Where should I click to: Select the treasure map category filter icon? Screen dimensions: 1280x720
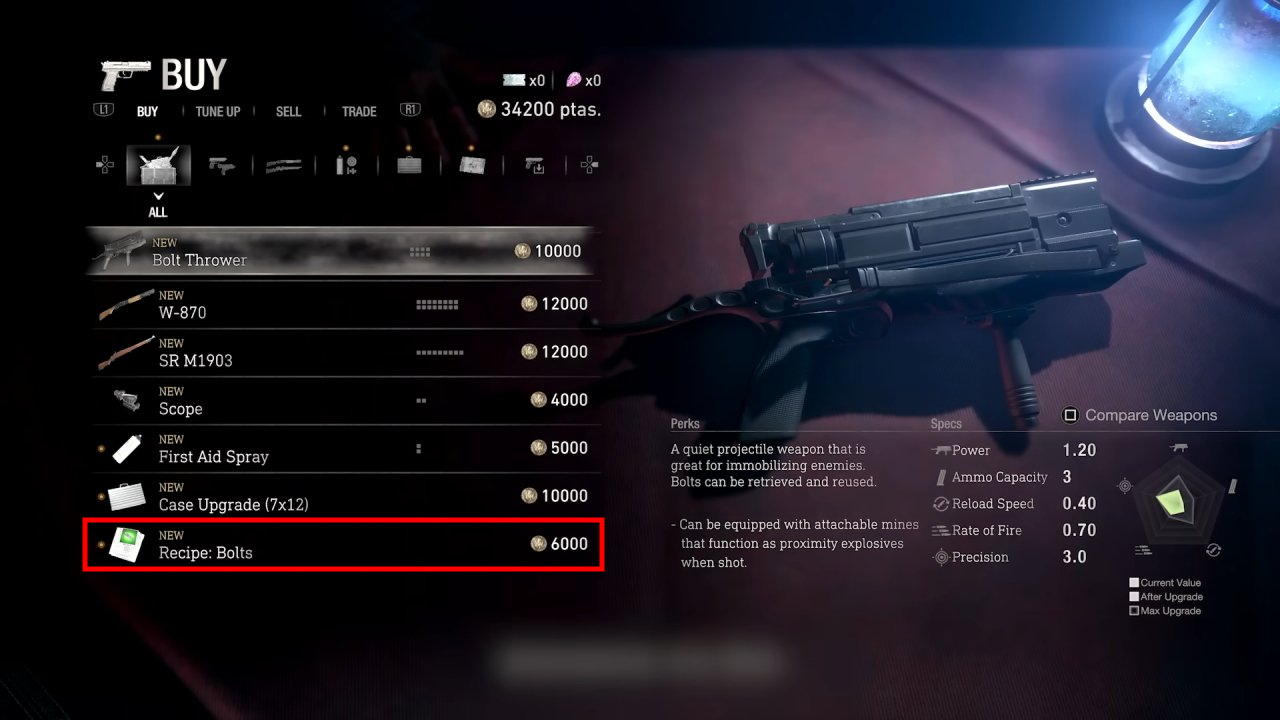click(472, 165)
